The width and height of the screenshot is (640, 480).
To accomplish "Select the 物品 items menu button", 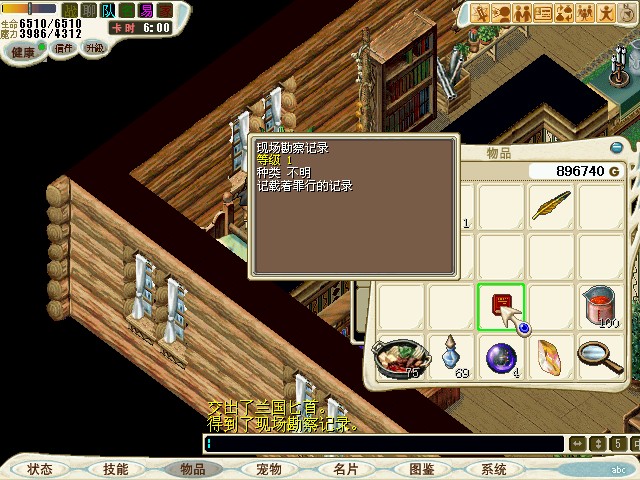I will [x=193, y=469].
